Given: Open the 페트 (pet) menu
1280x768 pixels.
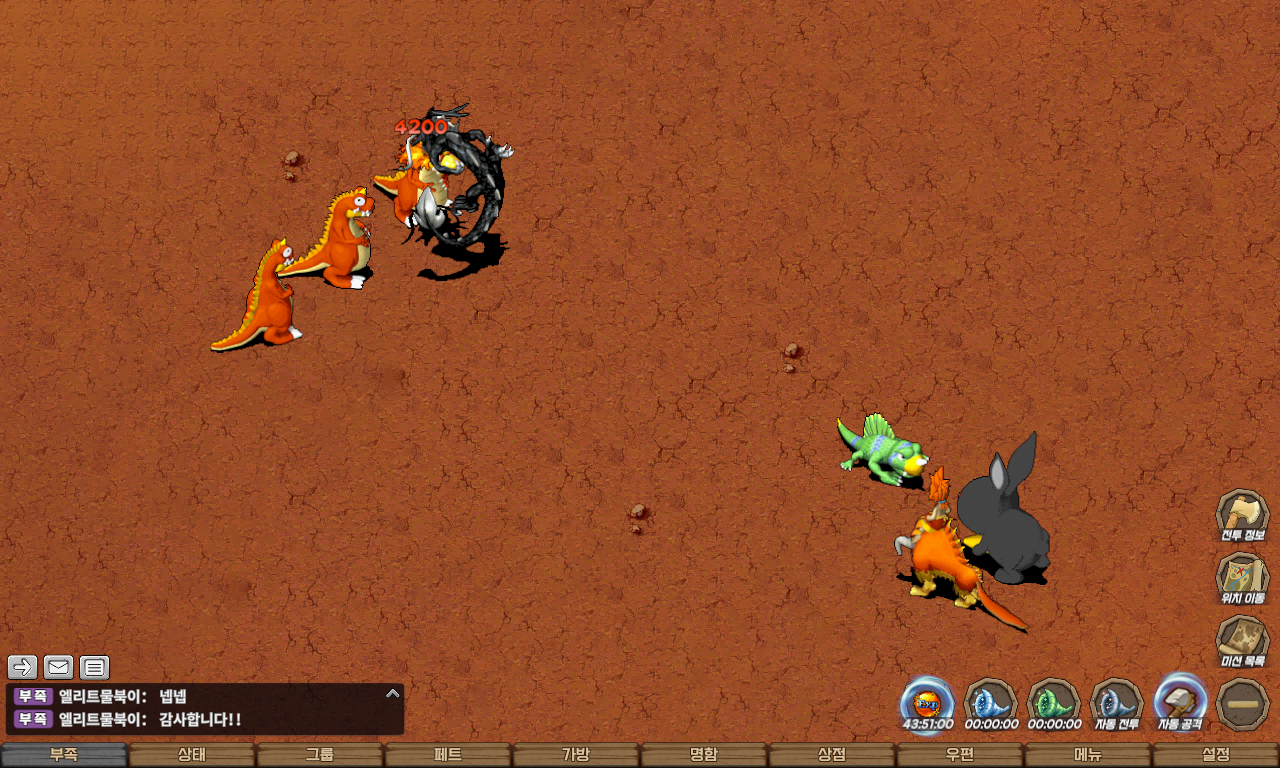Looking at the screenshot, I should pos(448,755).
